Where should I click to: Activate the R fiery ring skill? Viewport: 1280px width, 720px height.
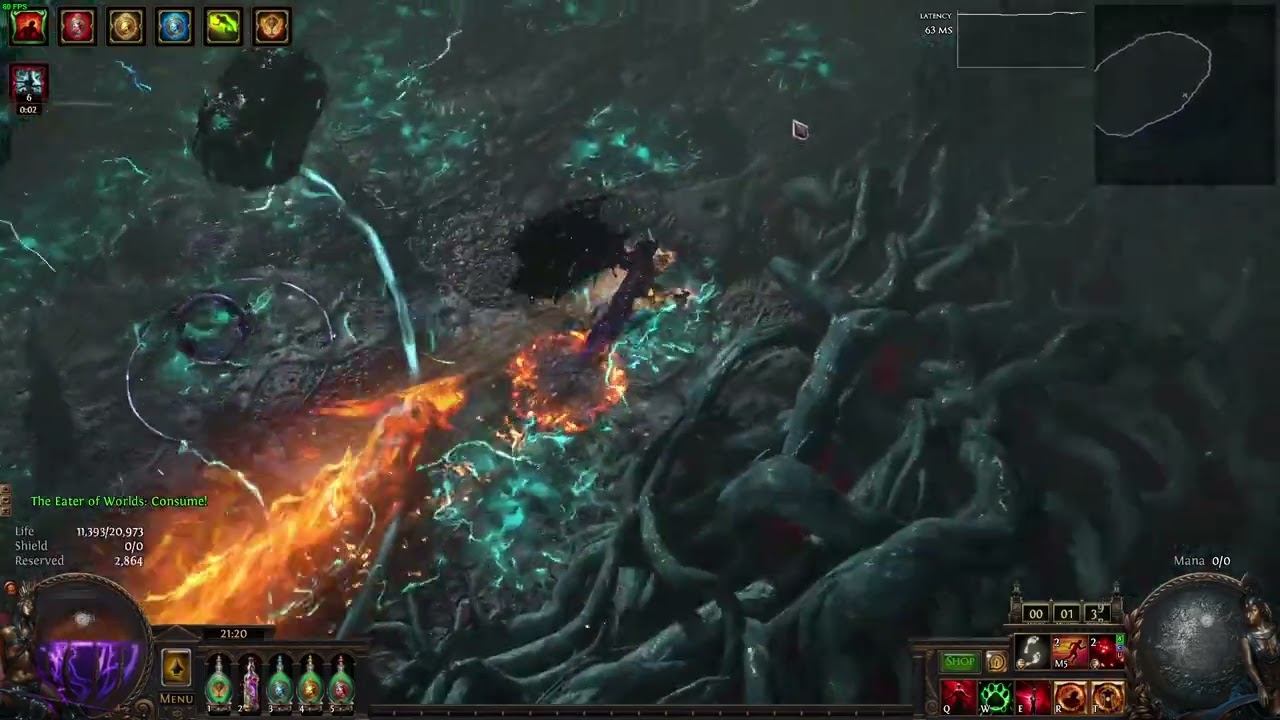[x=1069, y=696]
